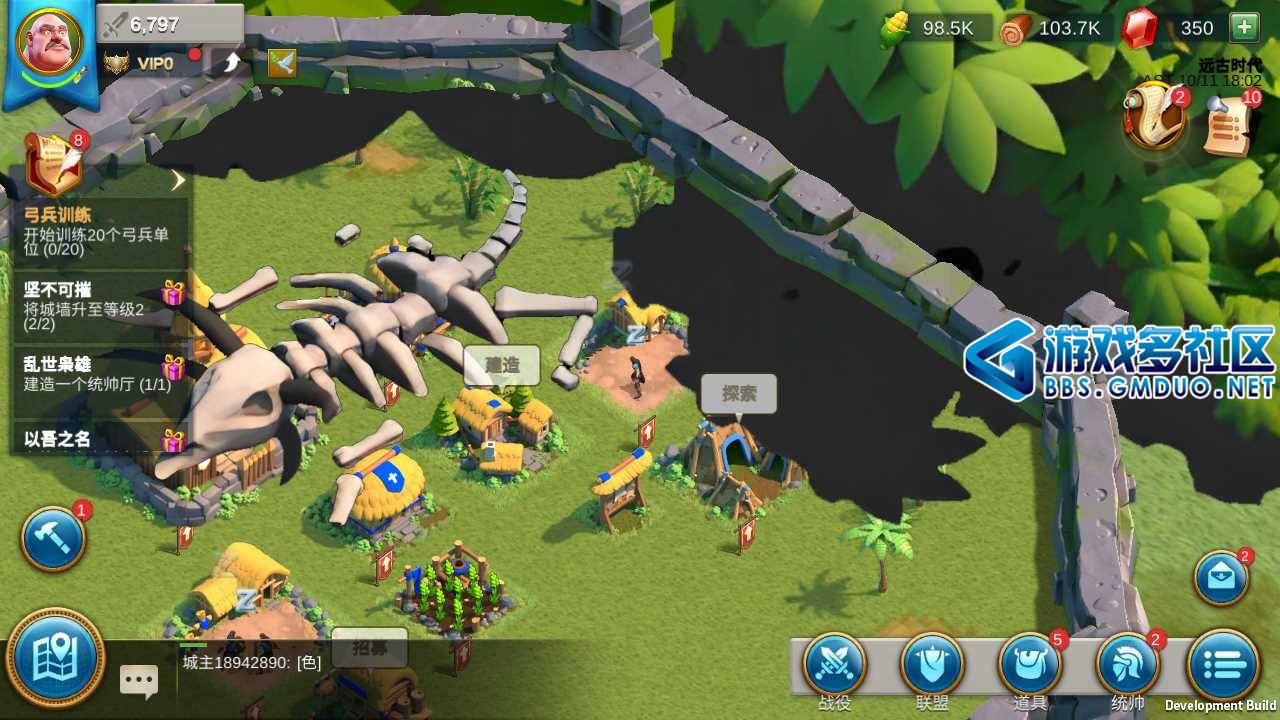Collapse the quest list arrow
Image resolution: width=1280 pixels, height=720 pixels.
[178, 180]
